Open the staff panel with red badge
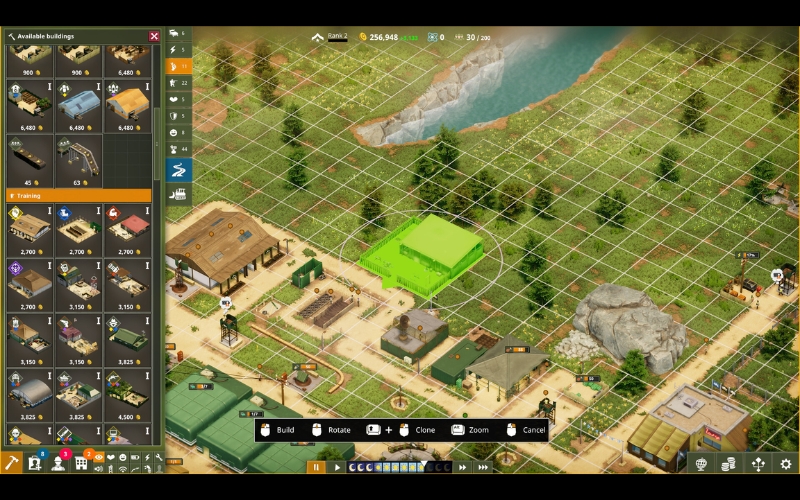 tap(59, 463)
